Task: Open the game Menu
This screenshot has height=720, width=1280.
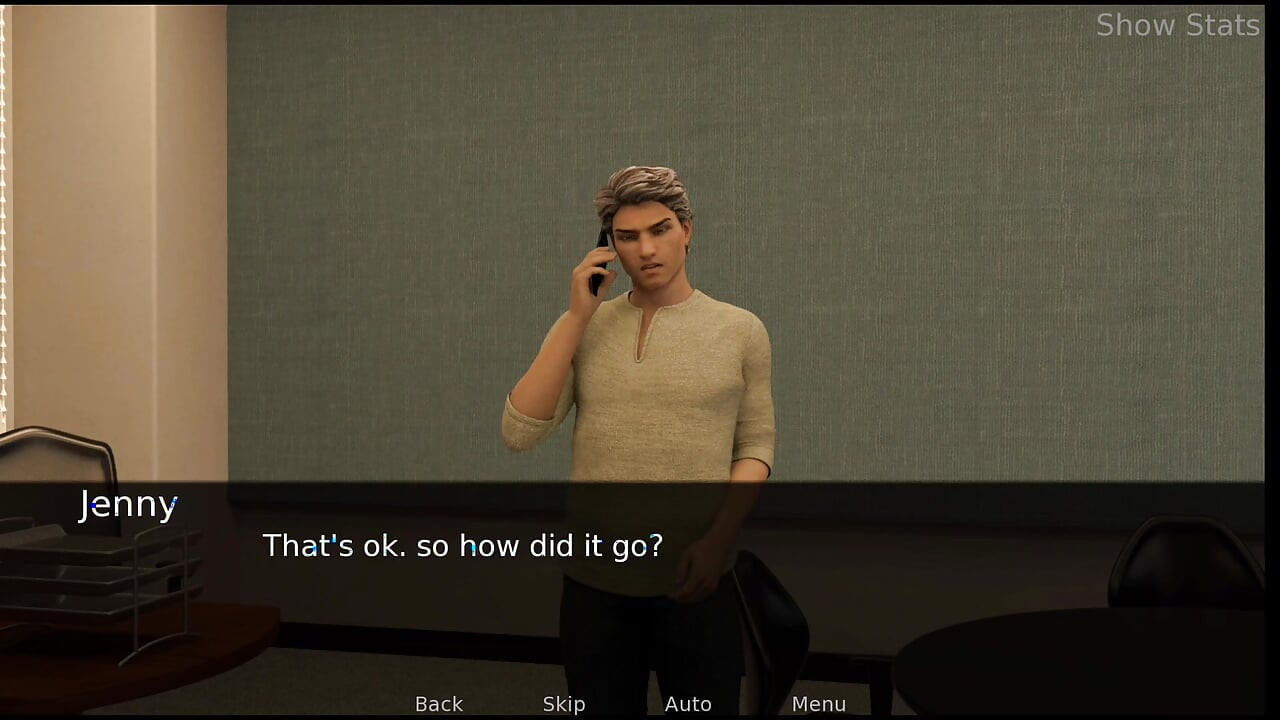Action: [x=818, y=704]
